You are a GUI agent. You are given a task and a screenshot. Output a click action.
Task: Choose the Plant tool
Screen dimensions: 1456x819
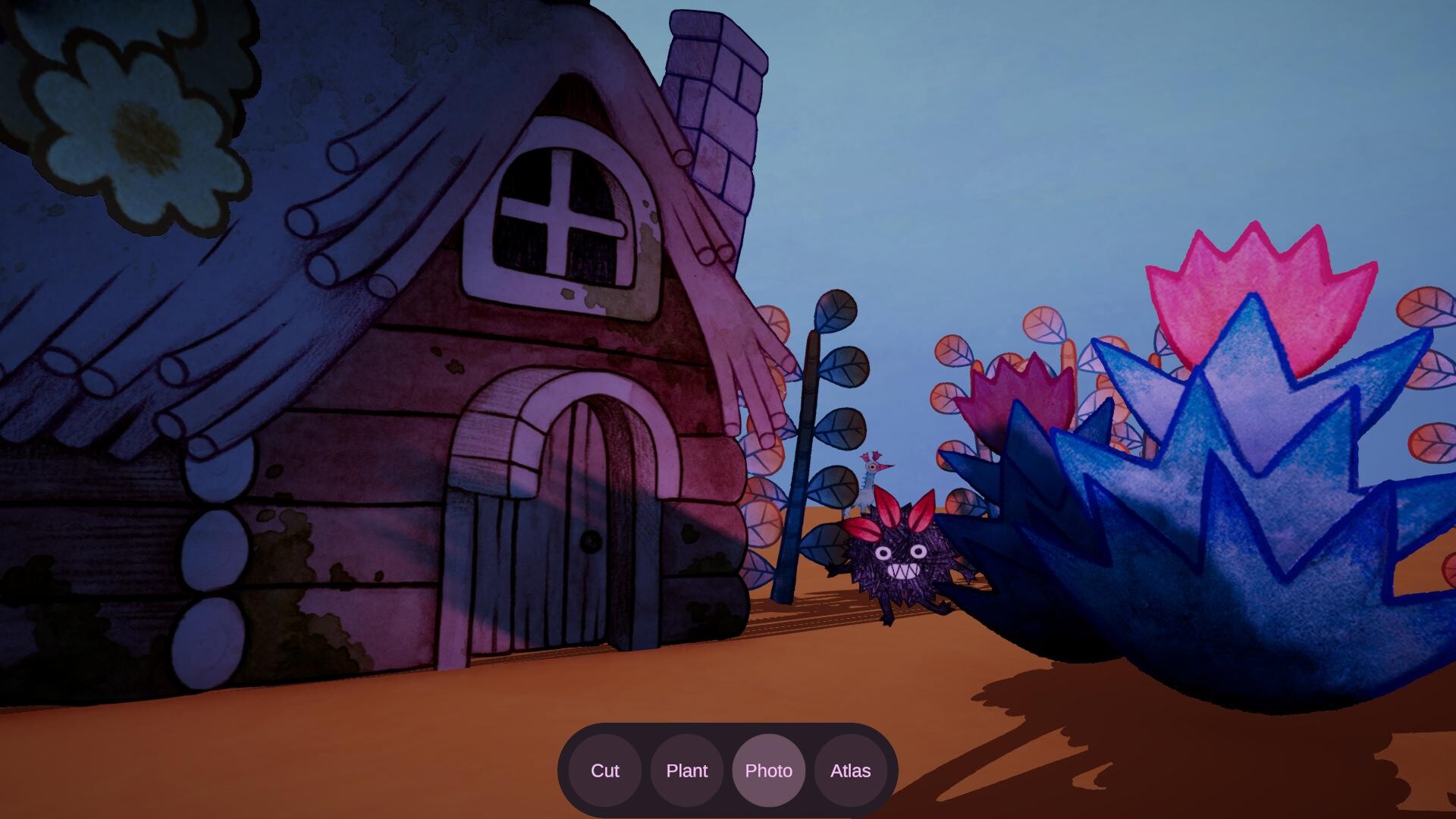pos(686,770)
